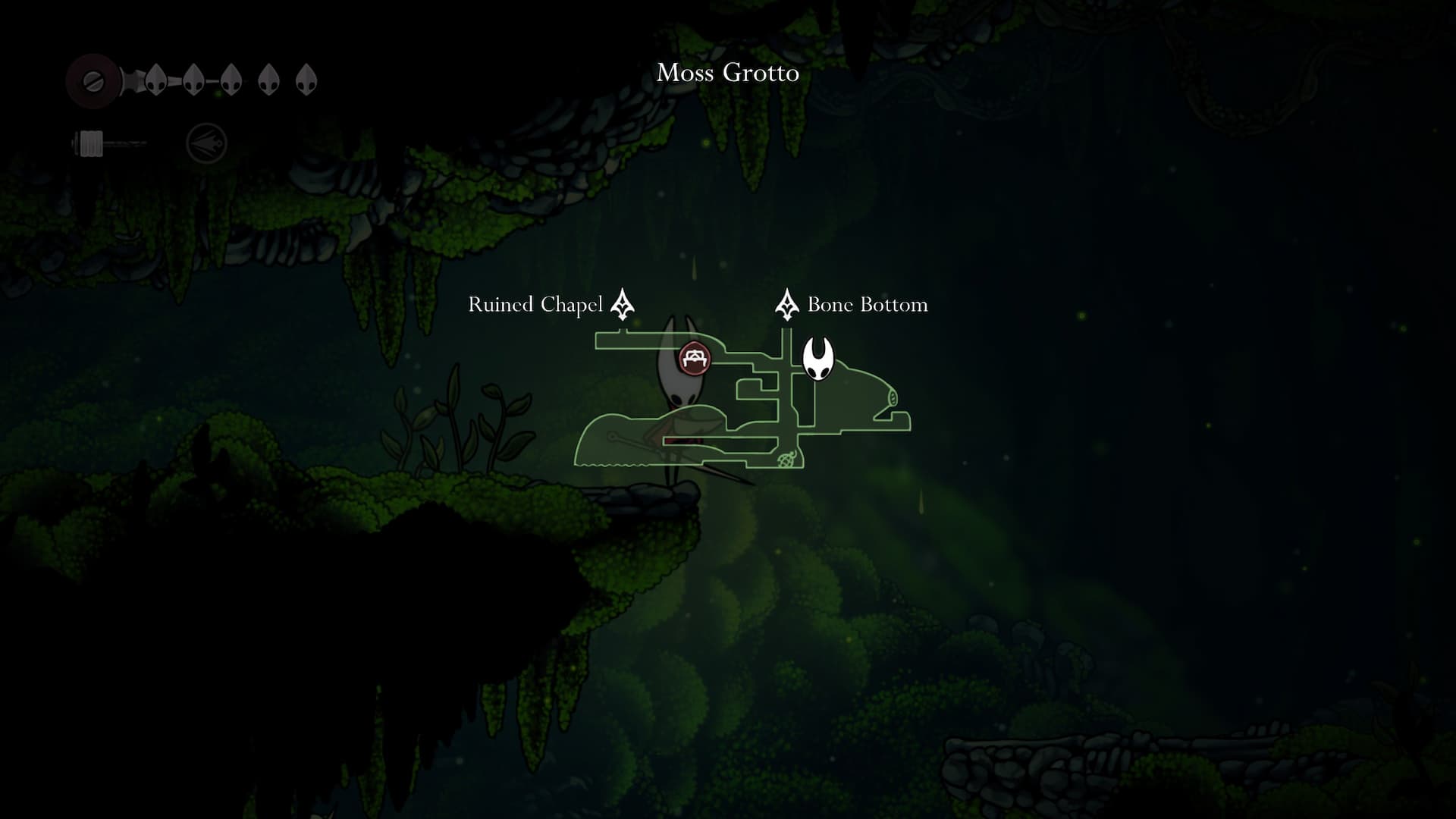Click the Moss Grotto area title
The image size is (1456, 819).
[x=727, y=73]
